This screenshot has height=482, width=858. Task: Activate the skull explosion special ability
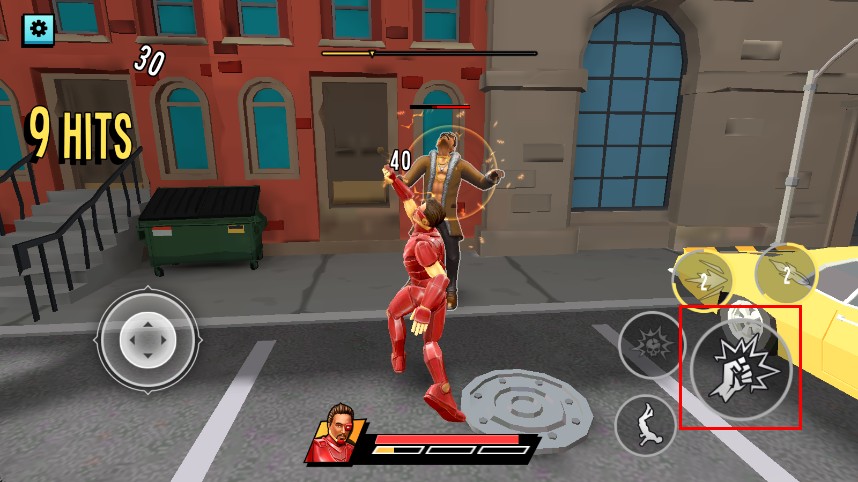pyautogui.click(x=652, y=345)
